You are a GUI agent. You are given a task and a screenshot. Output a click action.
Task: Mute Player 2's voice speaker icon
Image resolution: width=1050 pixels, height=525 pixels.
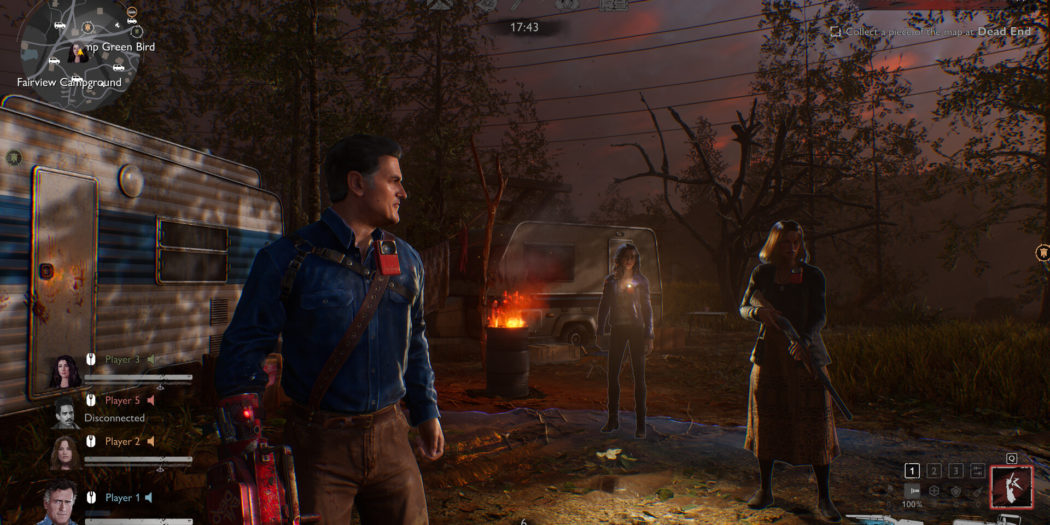coord(151,441)
